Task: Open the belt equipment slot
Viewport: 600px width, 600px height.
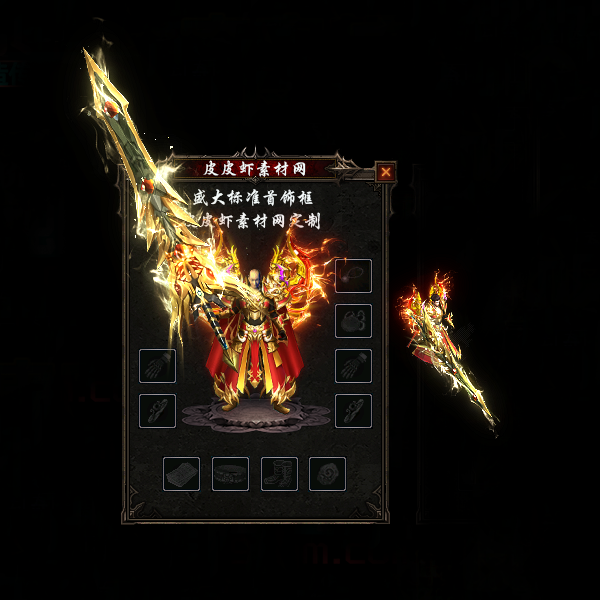Action: point(230,474)
